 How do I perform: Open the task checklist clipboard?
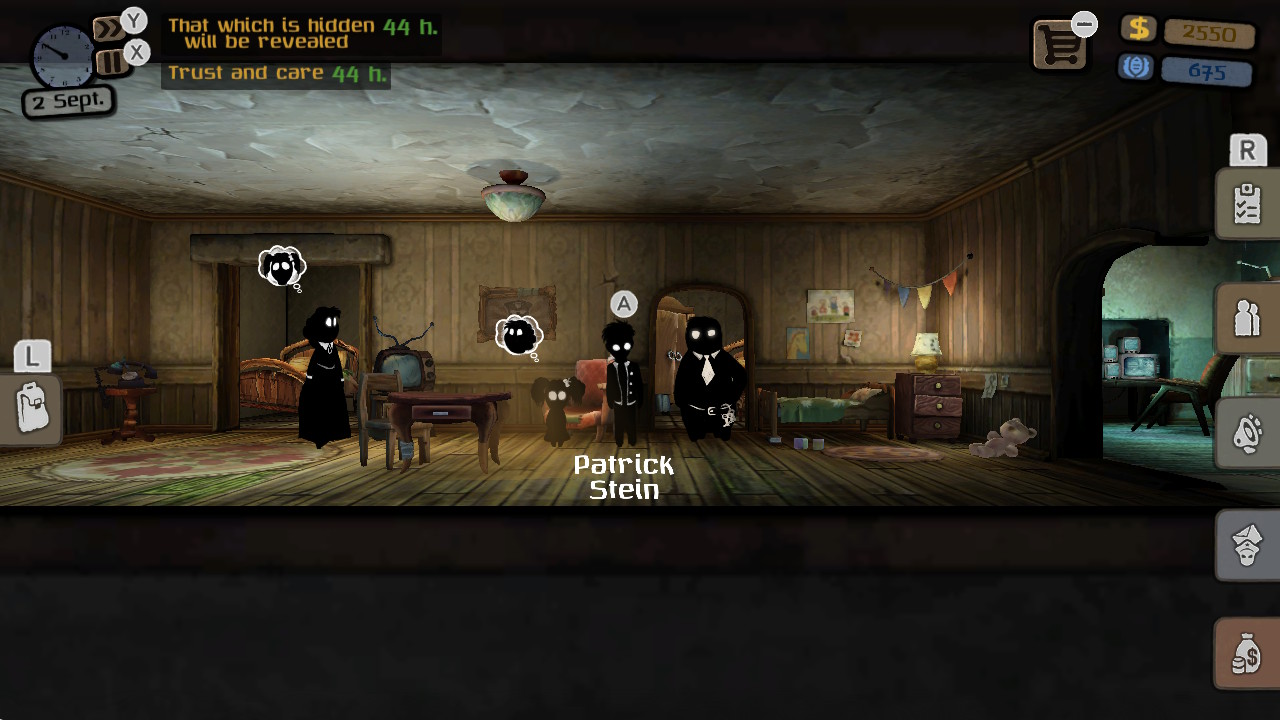(1246, 204)
